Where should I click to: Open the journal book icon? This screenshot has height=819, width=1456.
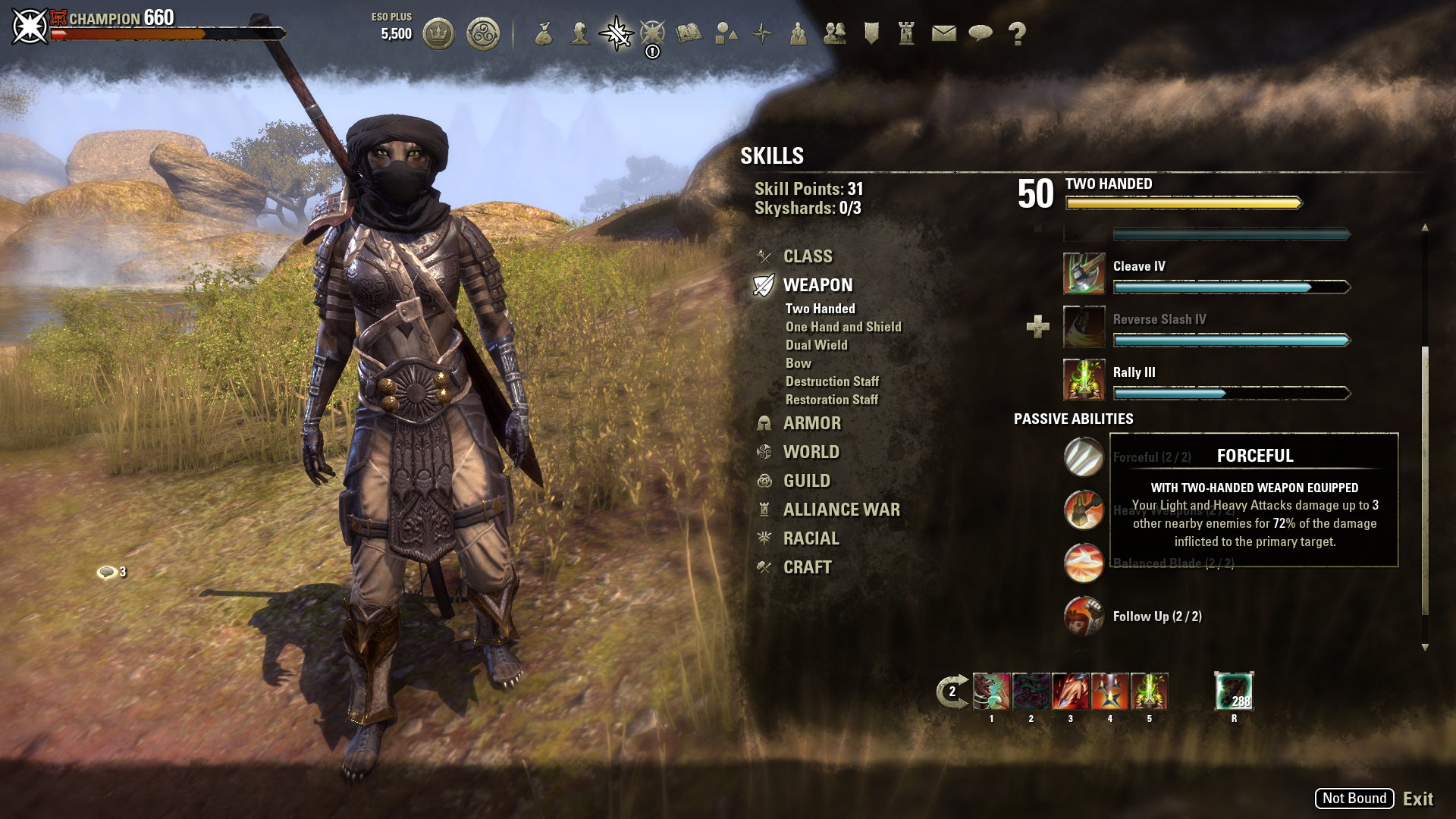[x=689, y=33]
